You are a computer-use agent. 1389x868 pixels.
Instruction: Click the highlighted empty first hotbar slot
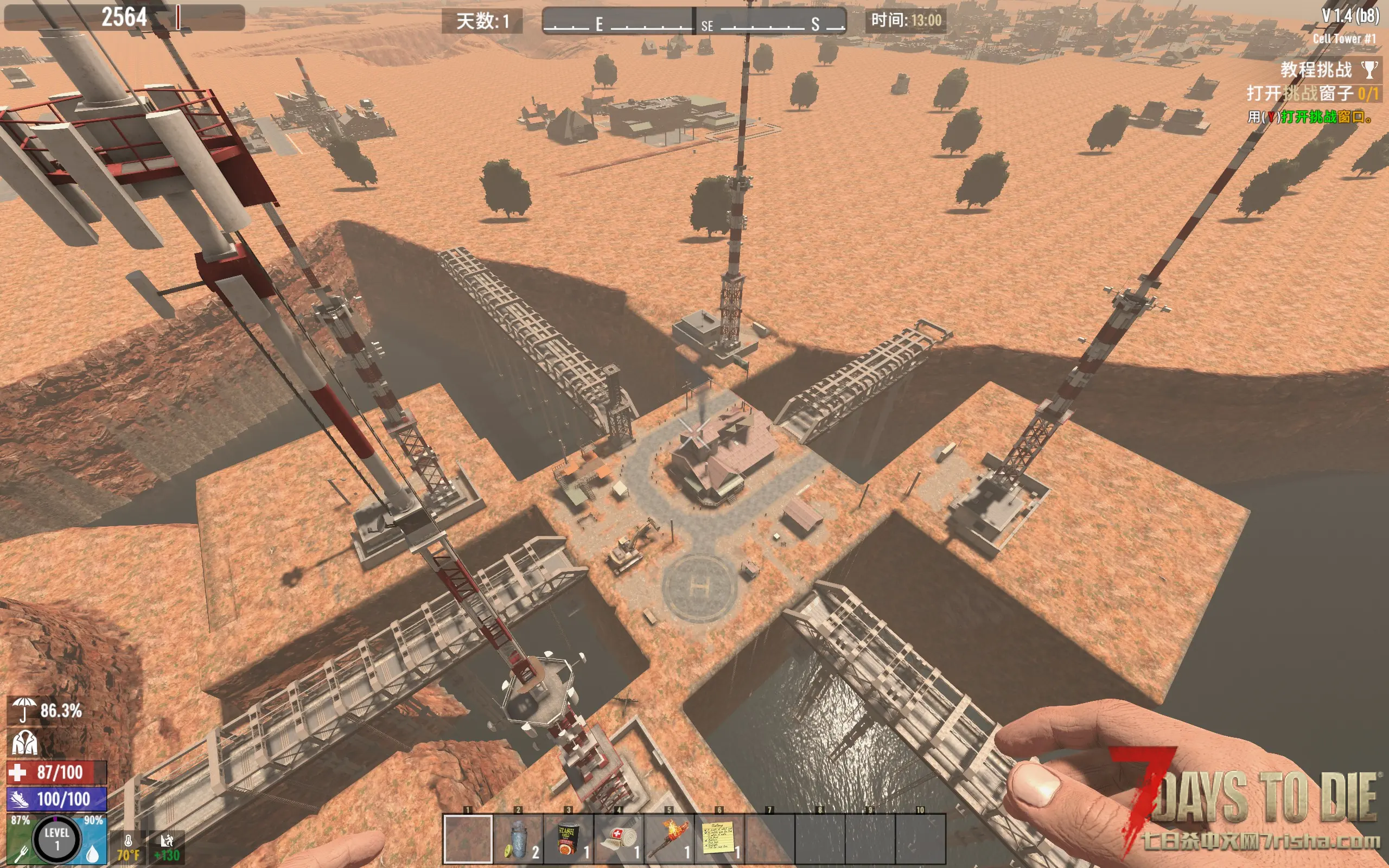point(468,839)
